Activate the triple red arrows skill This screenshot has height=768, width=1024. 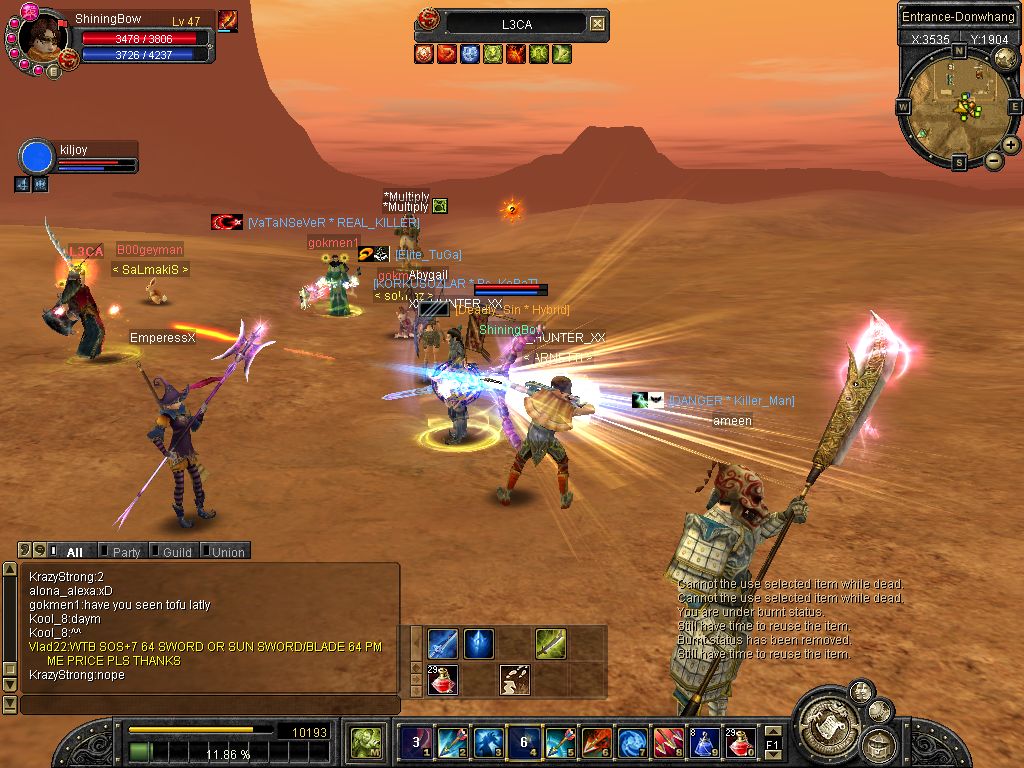point(669,743)
